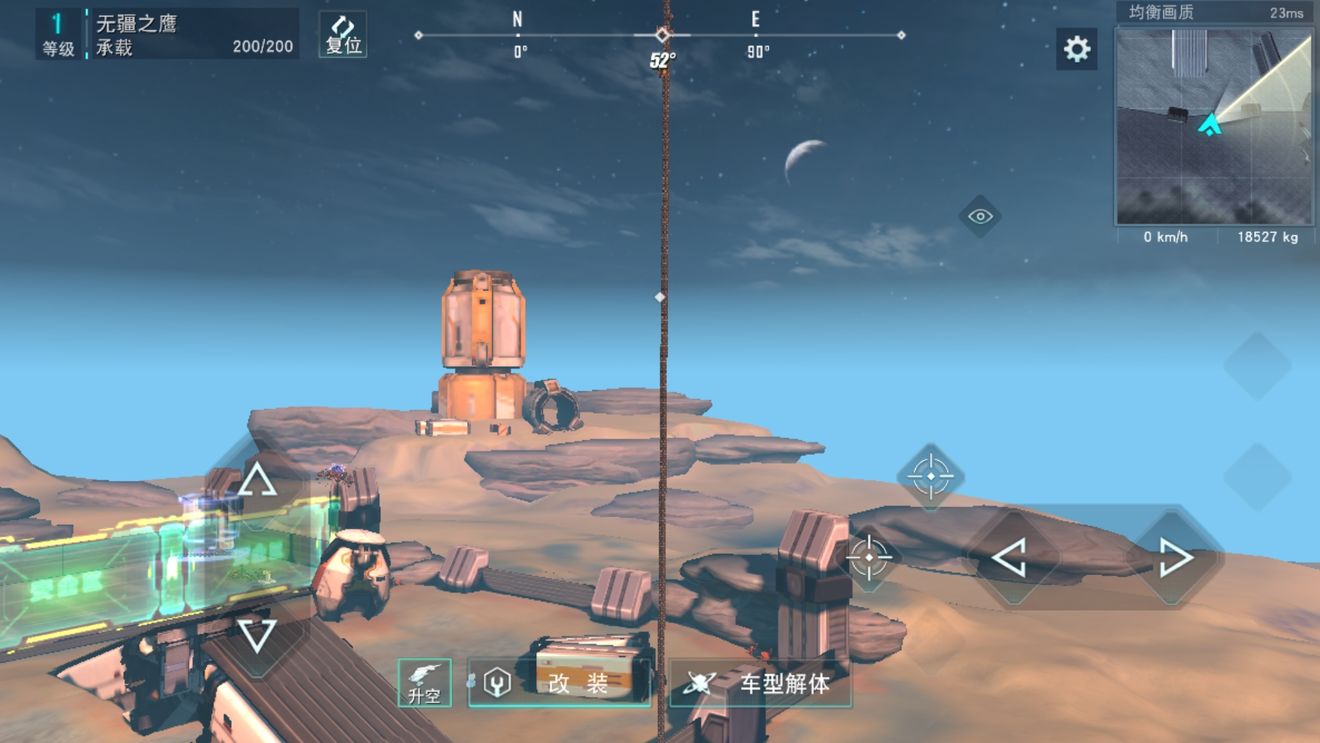Image resolution: width=1320 pixels, height=743 pixels.
Task: Open the settings gear in the top right
Action: pyautogui.click(x=1076, y=49)
